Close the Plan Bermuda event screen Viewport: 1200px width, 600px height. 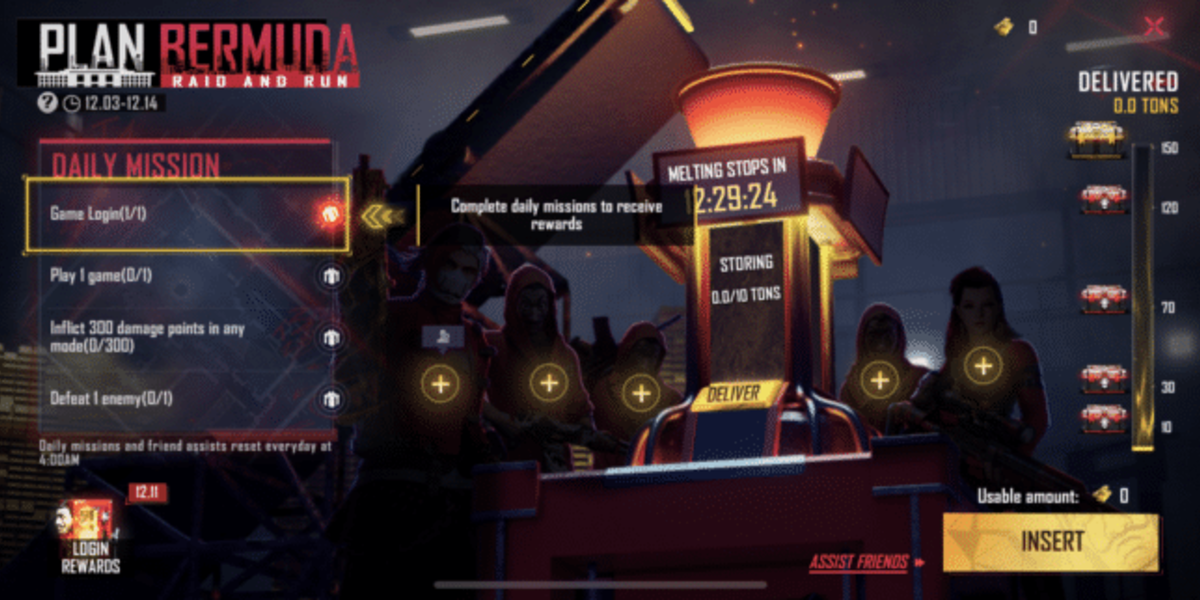click(x=1155, y=27)
